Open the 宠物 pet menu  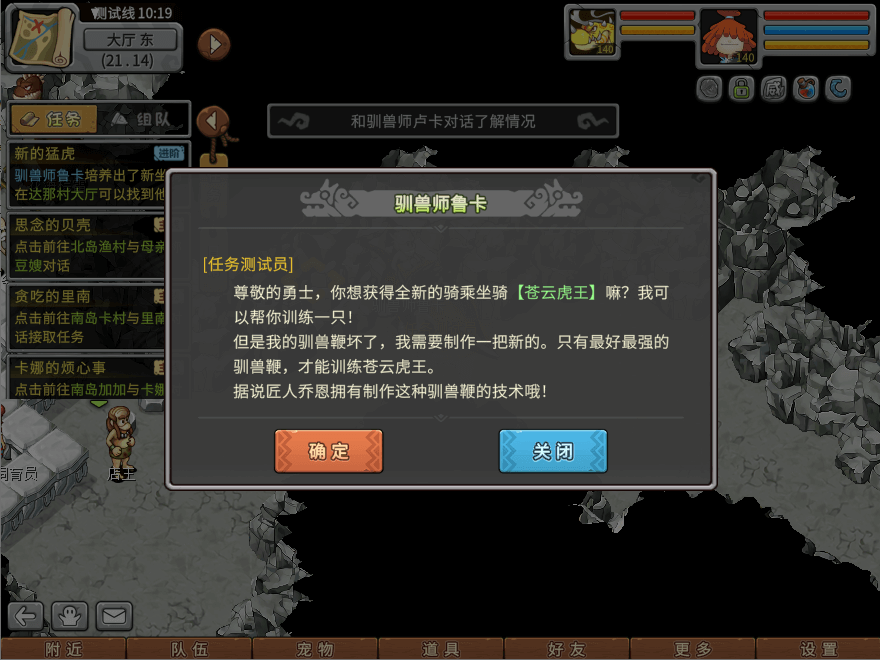click(315, 649)
